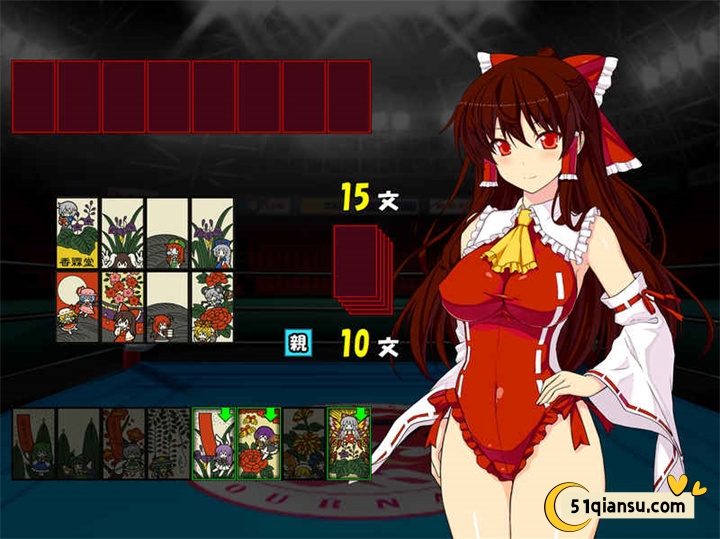Select the raised paulownia phoenix card in hand

tap(349, 441)
